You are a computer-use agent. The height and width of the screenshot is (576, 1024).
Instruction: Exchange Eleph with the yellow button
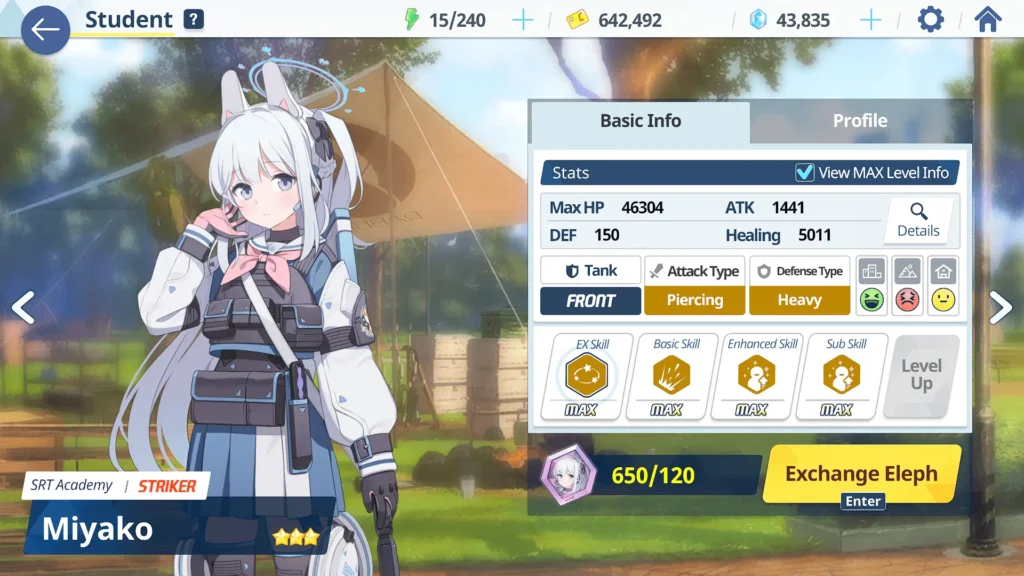tap(861, 474)
